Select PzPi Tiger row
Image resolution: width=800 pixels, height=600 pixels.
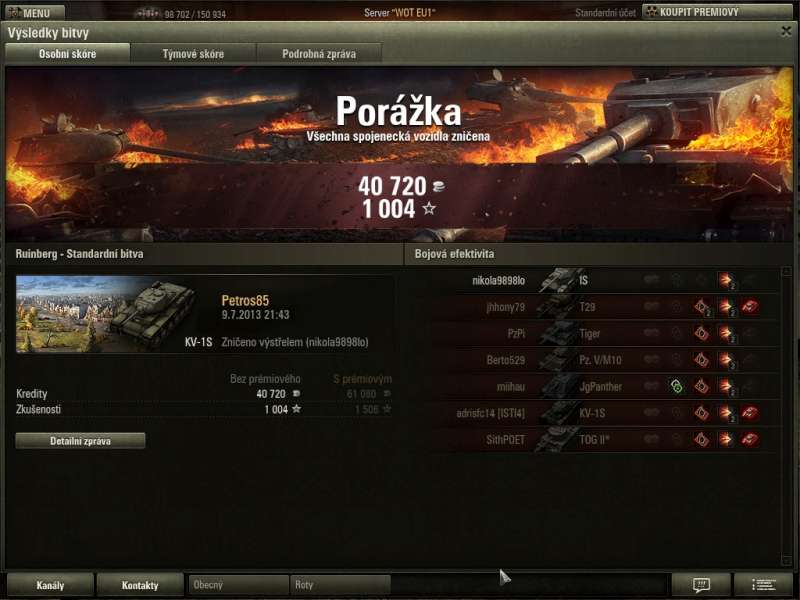[600, 333]
